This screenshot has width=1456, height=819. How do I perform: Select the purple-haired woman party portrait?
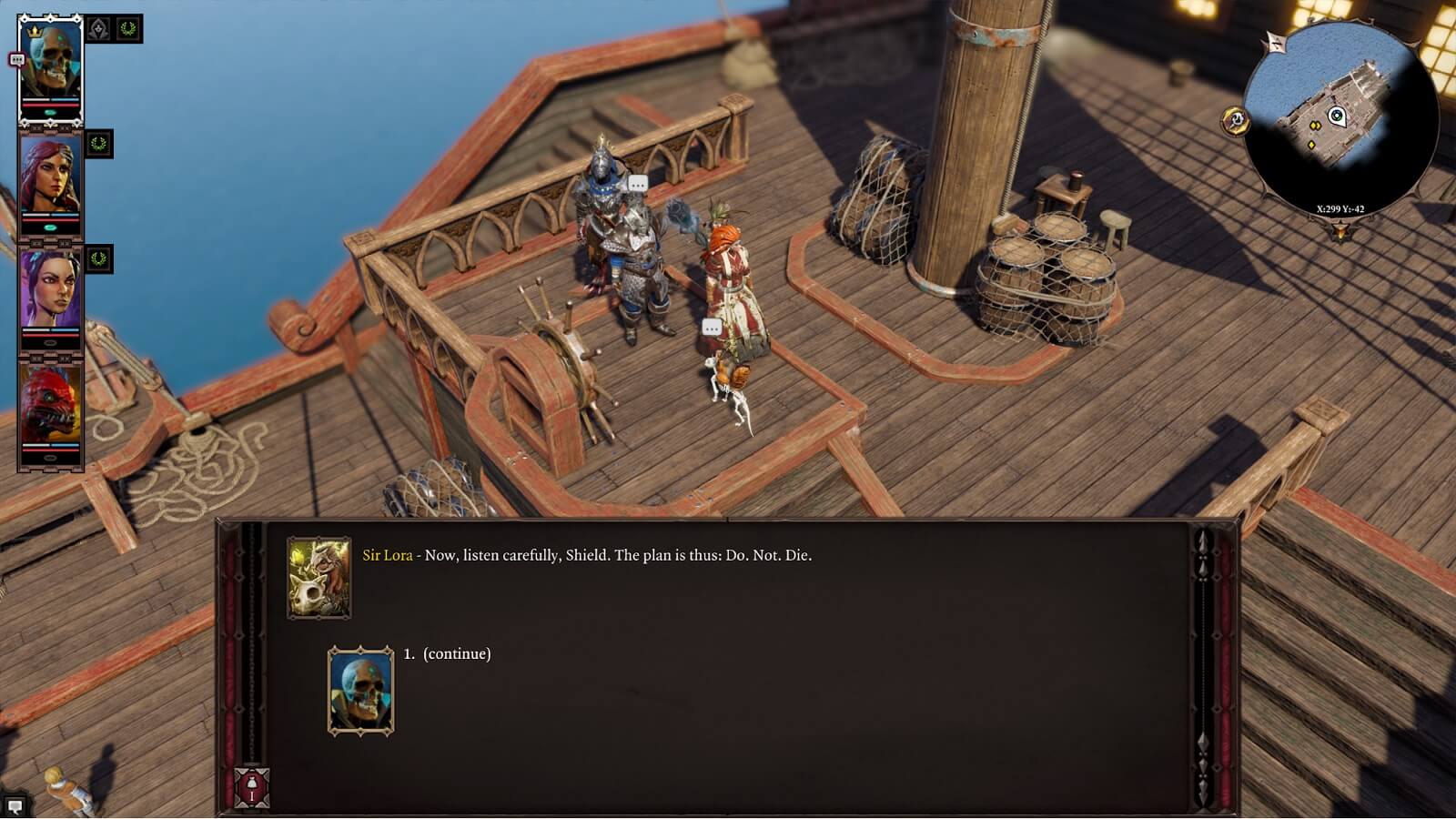(50, 295)
